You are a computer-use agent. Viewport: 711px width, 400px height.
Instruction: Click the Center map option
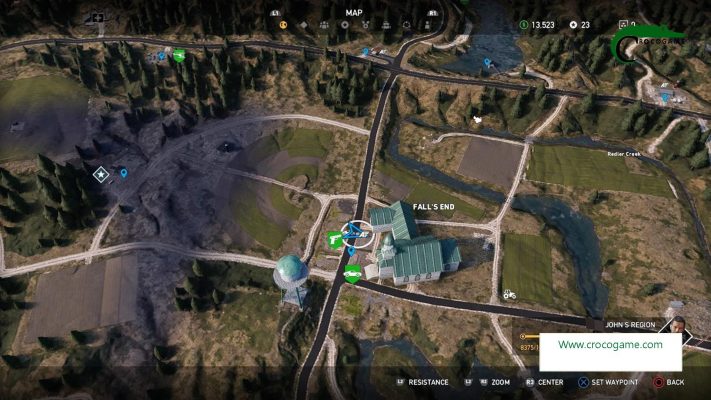[543, 382]
